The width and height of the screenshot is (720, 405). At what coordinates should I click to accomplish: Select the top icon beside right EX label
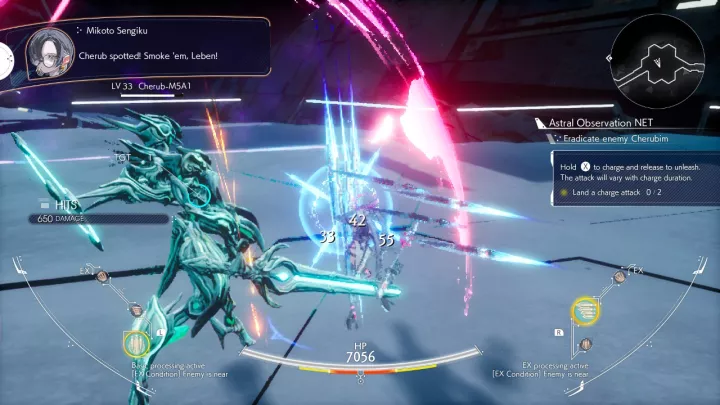[619, 276]
